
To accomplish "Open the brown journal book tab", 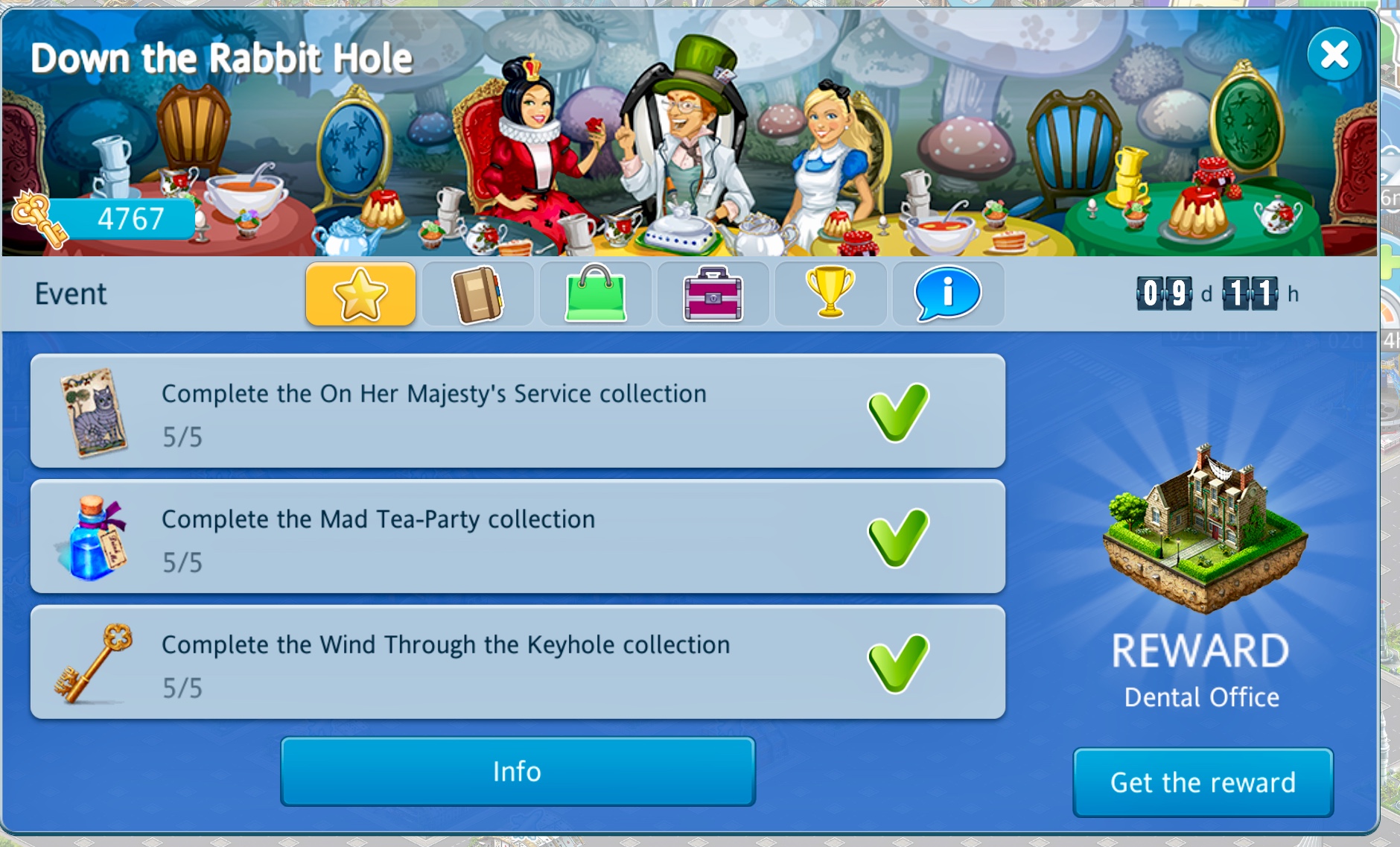I will [x=477, y=294].
